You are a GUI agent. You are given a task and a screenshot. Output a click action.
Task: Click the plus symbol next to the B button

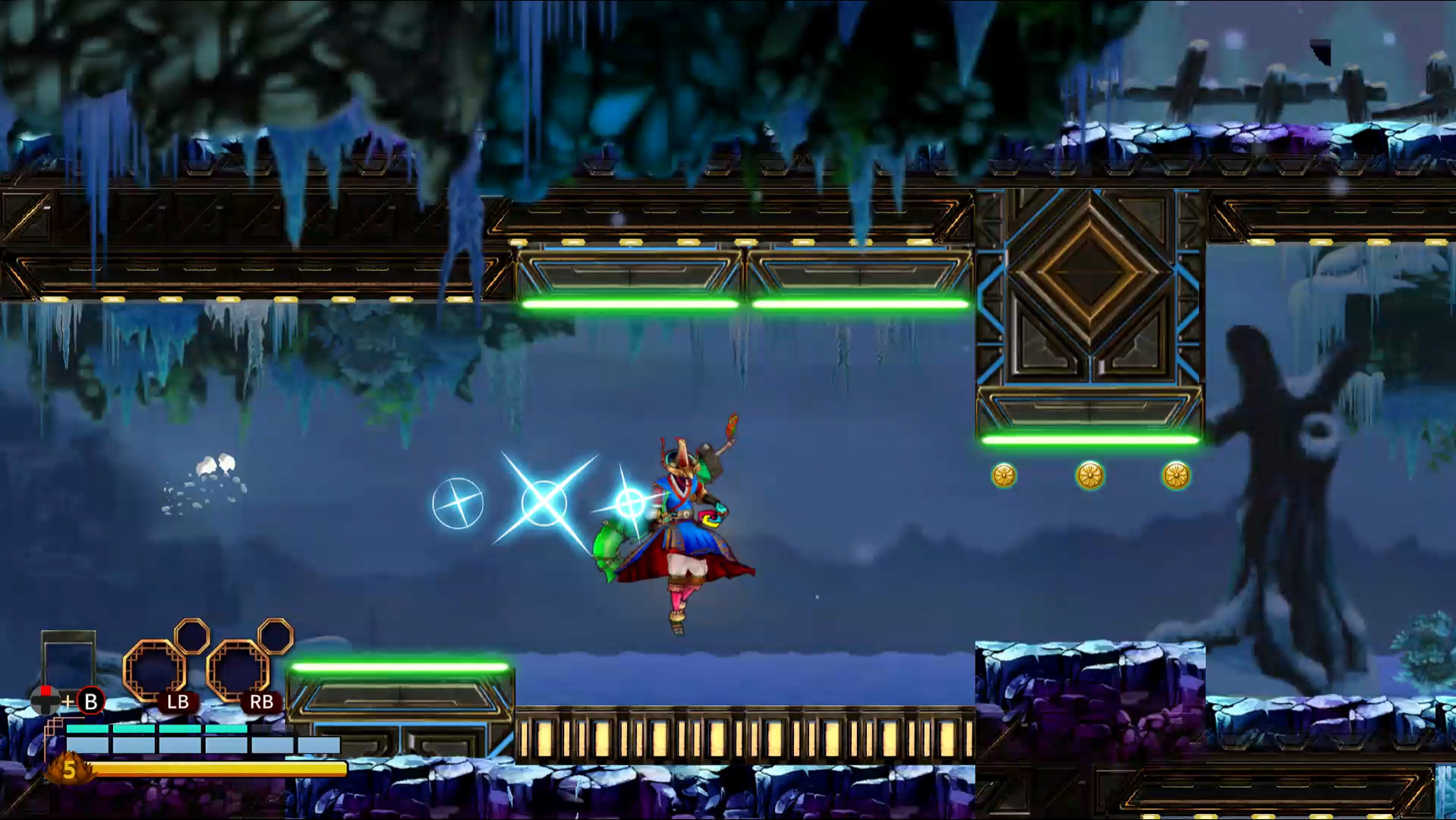point(68,702)
